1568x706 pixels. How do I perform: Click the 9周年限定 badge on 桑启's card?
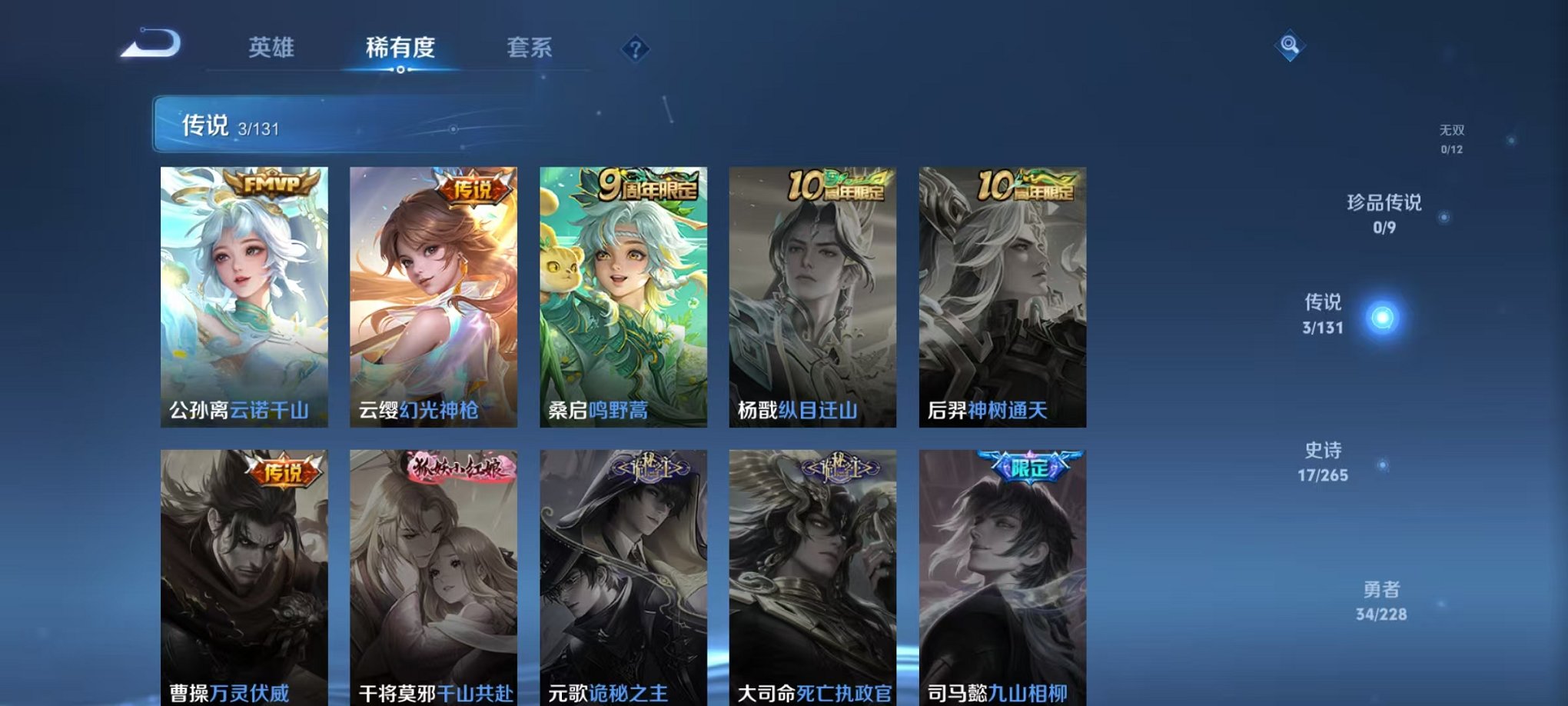tap(647, 185)
